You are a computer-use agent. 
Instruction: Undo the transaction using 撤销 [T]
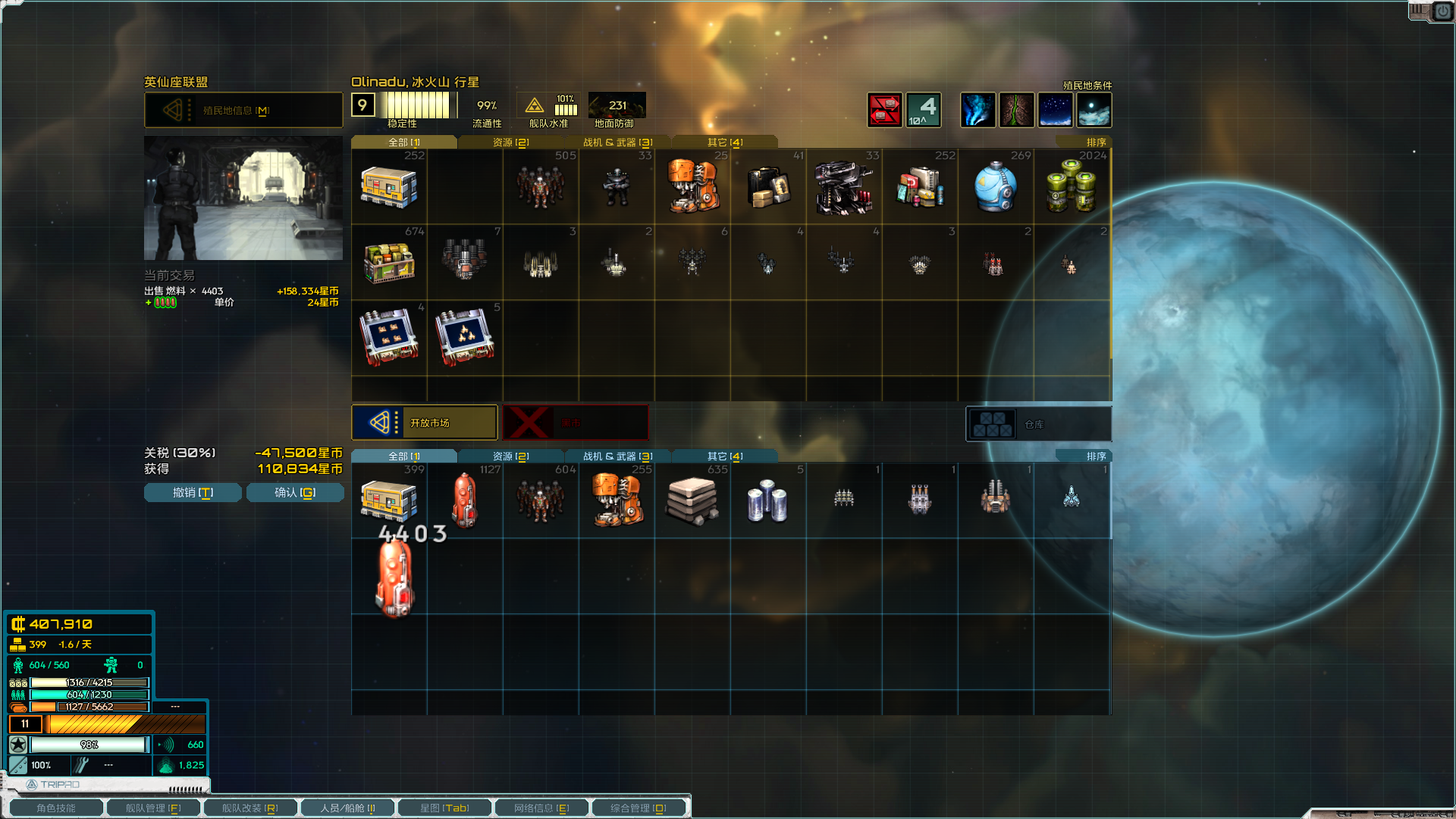coord(192,492)
